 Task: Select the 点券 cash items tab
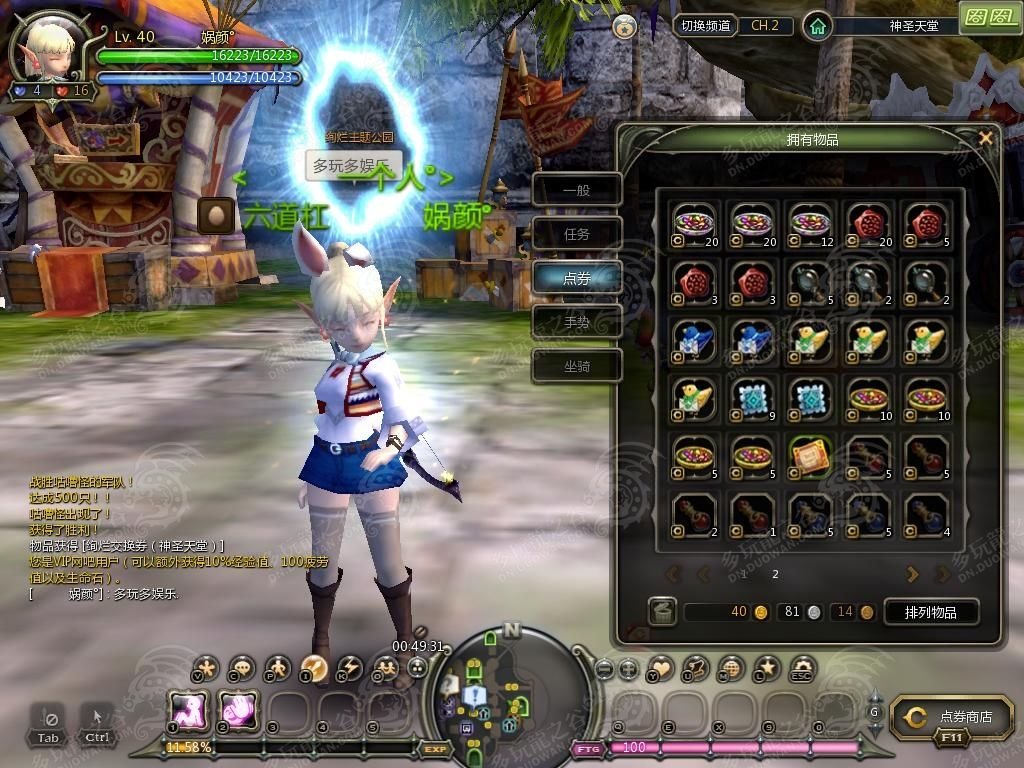[x=577, y=278]
